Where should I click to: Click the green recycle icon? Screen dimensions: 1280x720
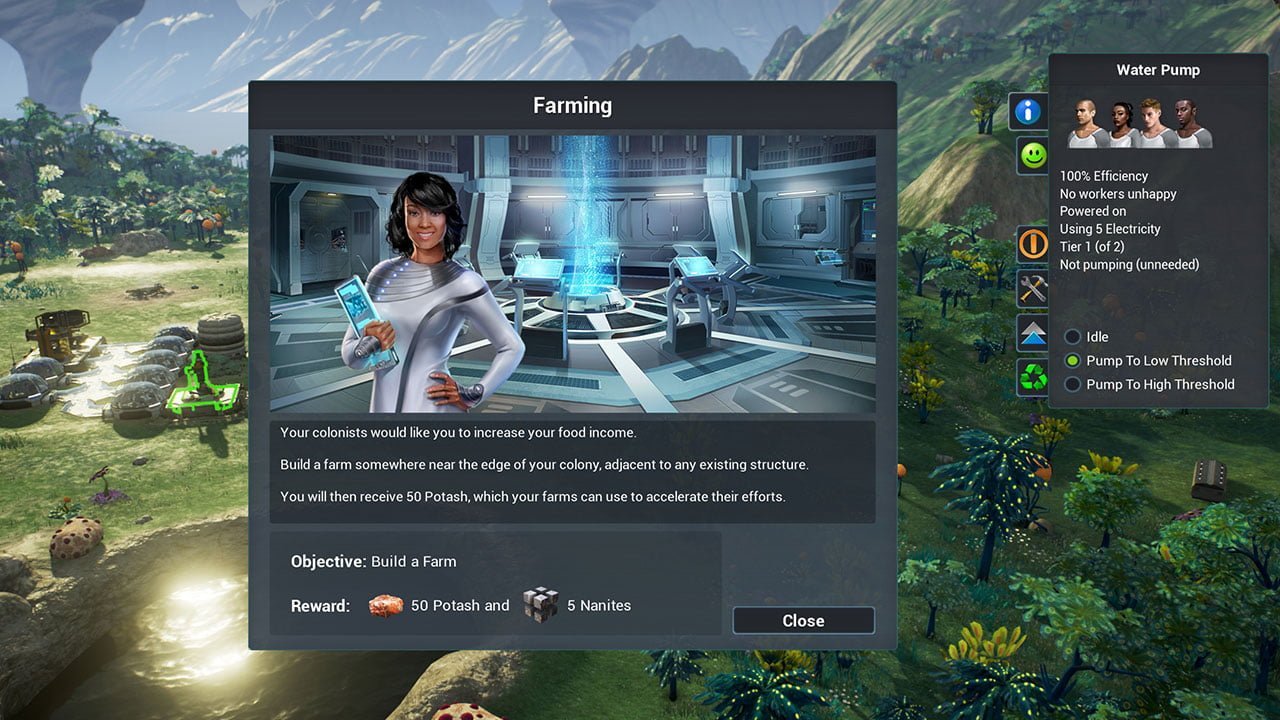pyautogui.click(x=1033, y=377)
